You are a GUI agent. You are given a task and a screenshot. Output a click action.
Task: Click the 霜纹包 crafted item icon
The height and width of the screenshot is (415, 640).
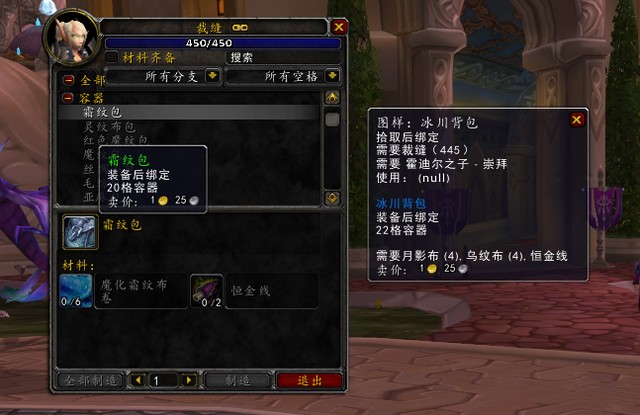click(79, 231)
